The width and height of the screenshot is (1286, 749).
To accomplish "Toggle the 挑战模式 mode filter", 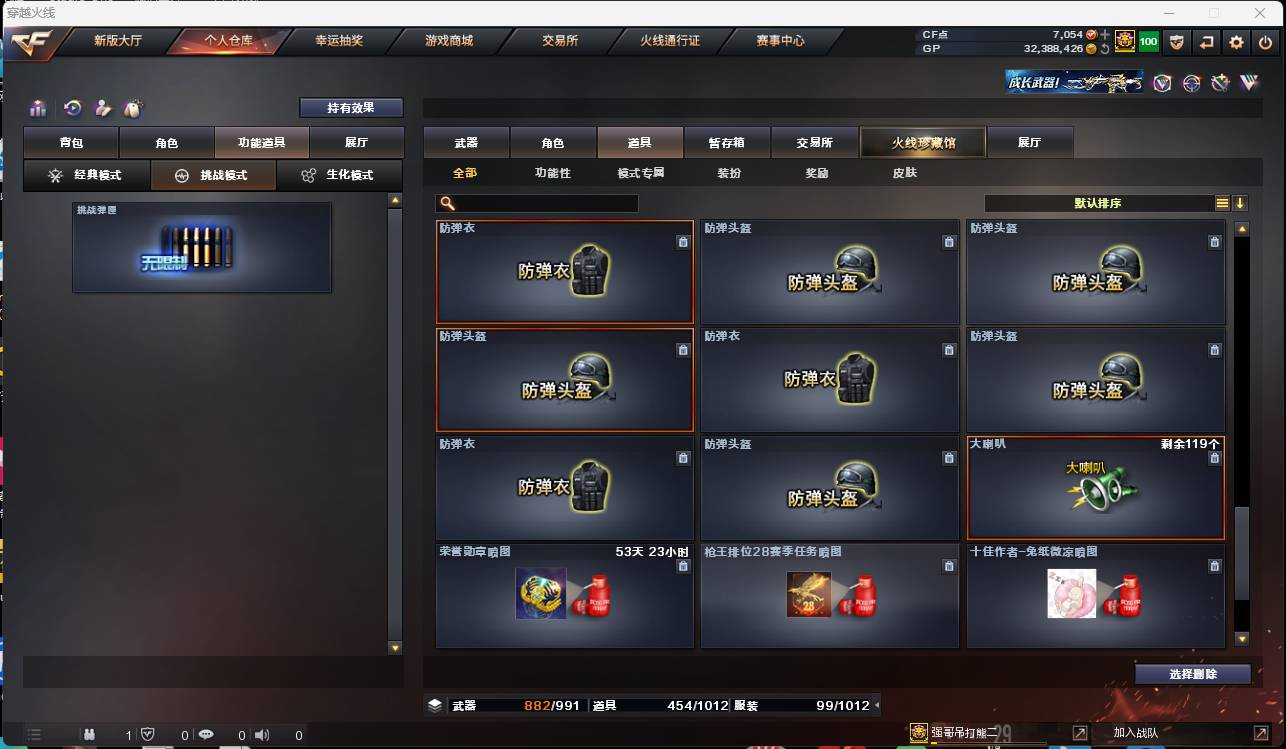I will pos(213,175).
